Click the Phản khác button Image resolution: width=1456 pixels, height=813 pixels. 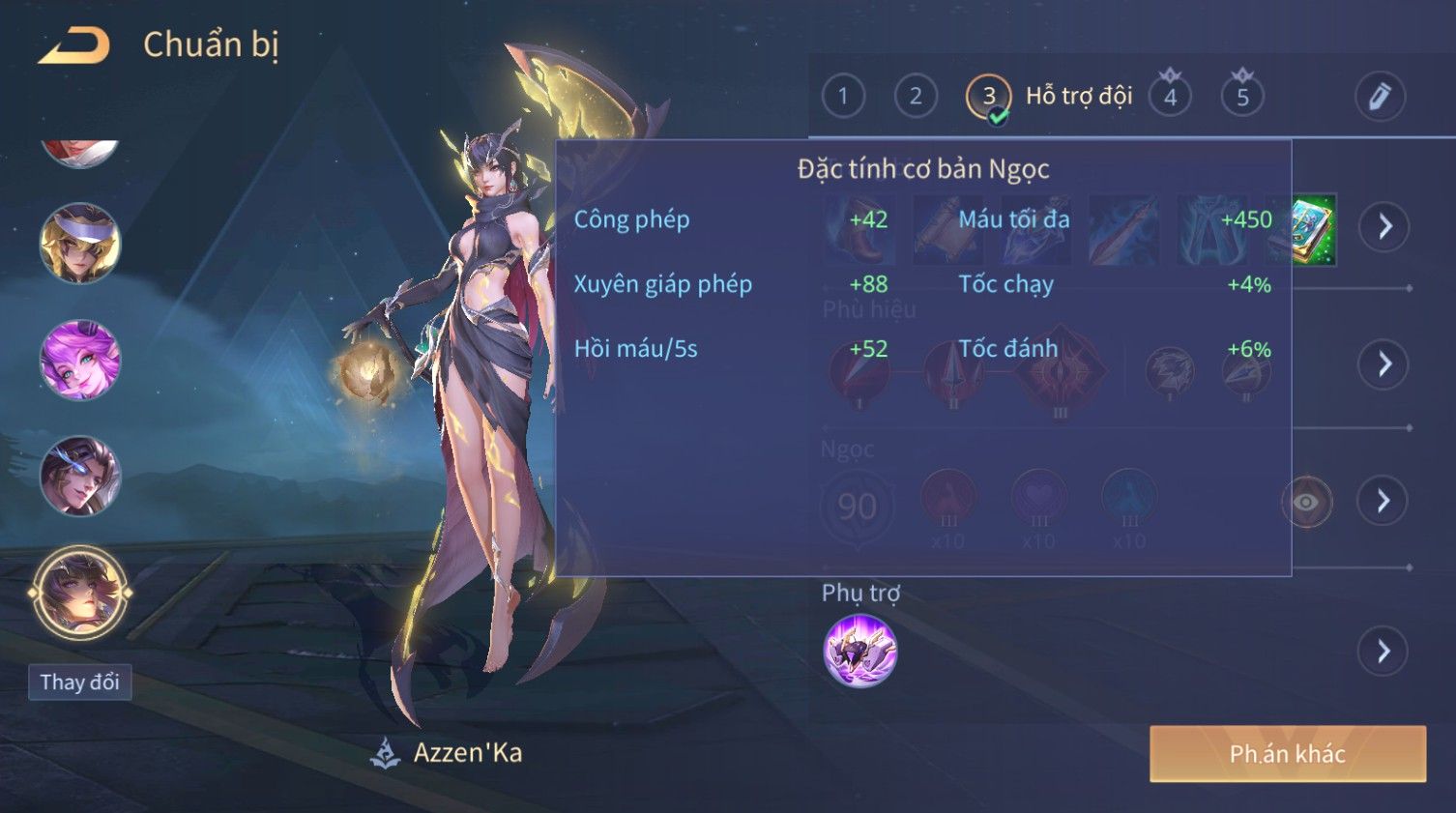click(x=1287, y=754)
